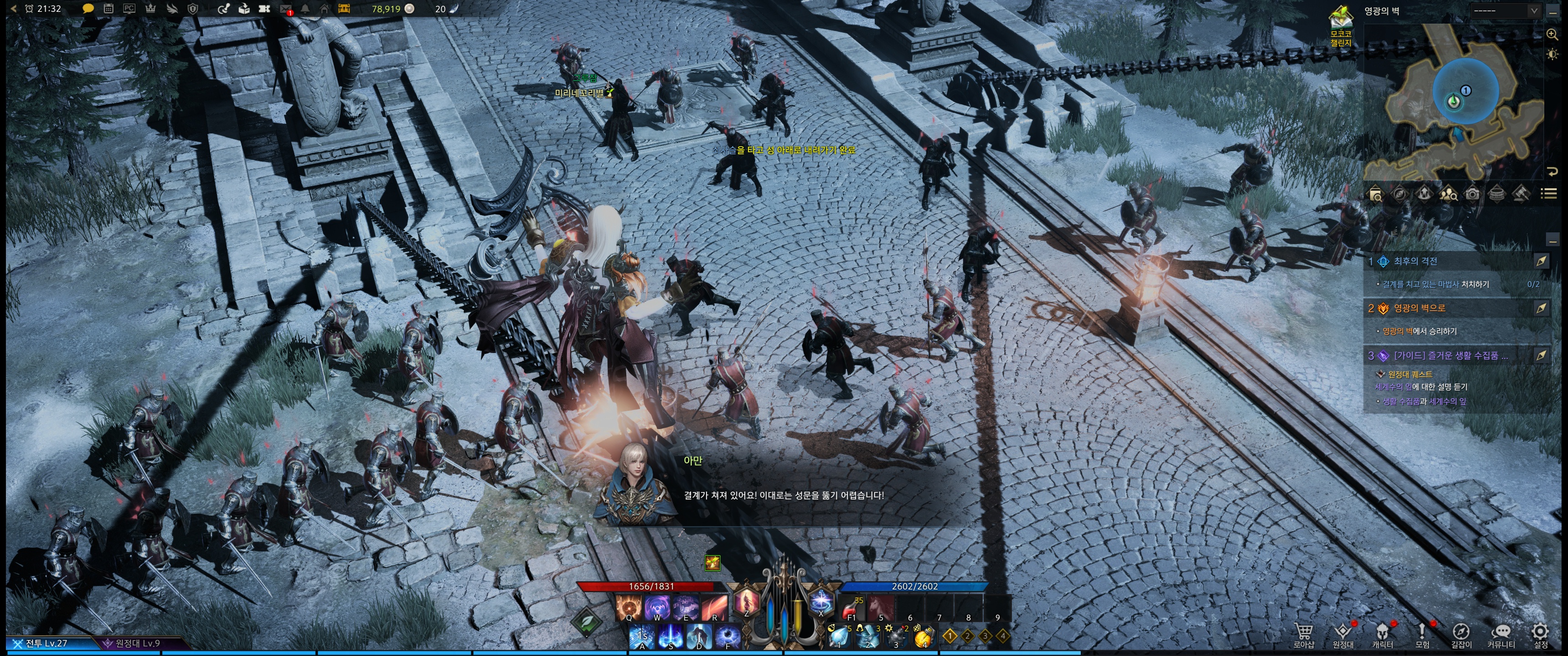This screenshot has width=1568, height=656.
Task: Open the 로아샵 shop menu
Action: click(x=1303, y=635)
